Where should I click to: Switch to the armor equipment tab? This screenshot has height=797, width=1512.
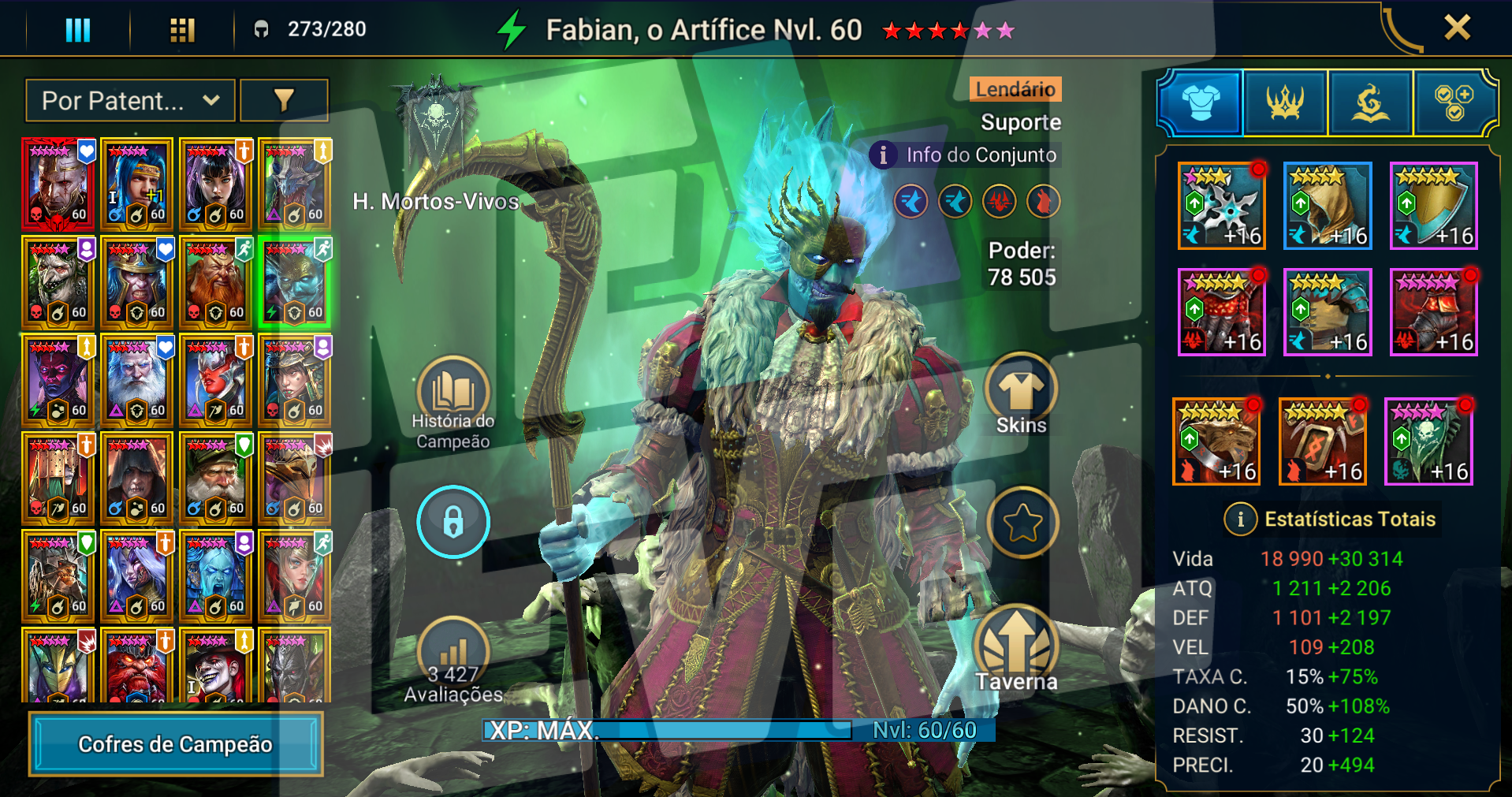point(1201,102)
